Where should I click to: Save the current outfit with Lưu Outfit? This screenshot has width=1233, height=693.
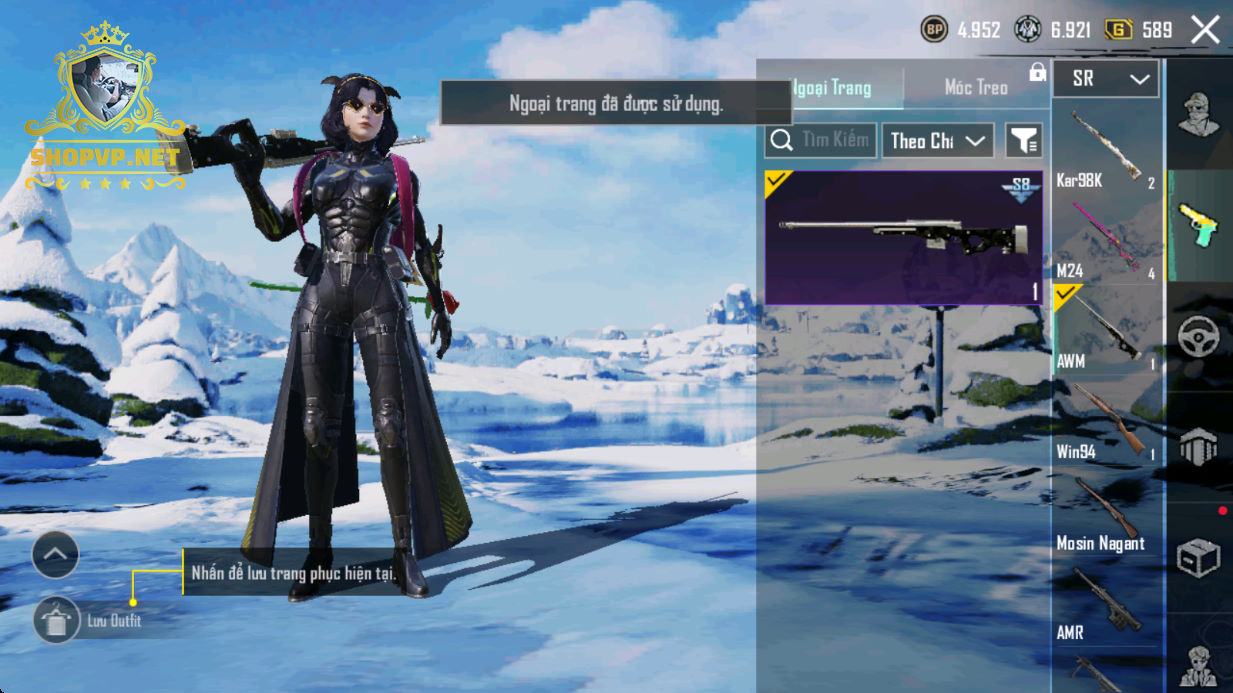[x=57, y=621]
